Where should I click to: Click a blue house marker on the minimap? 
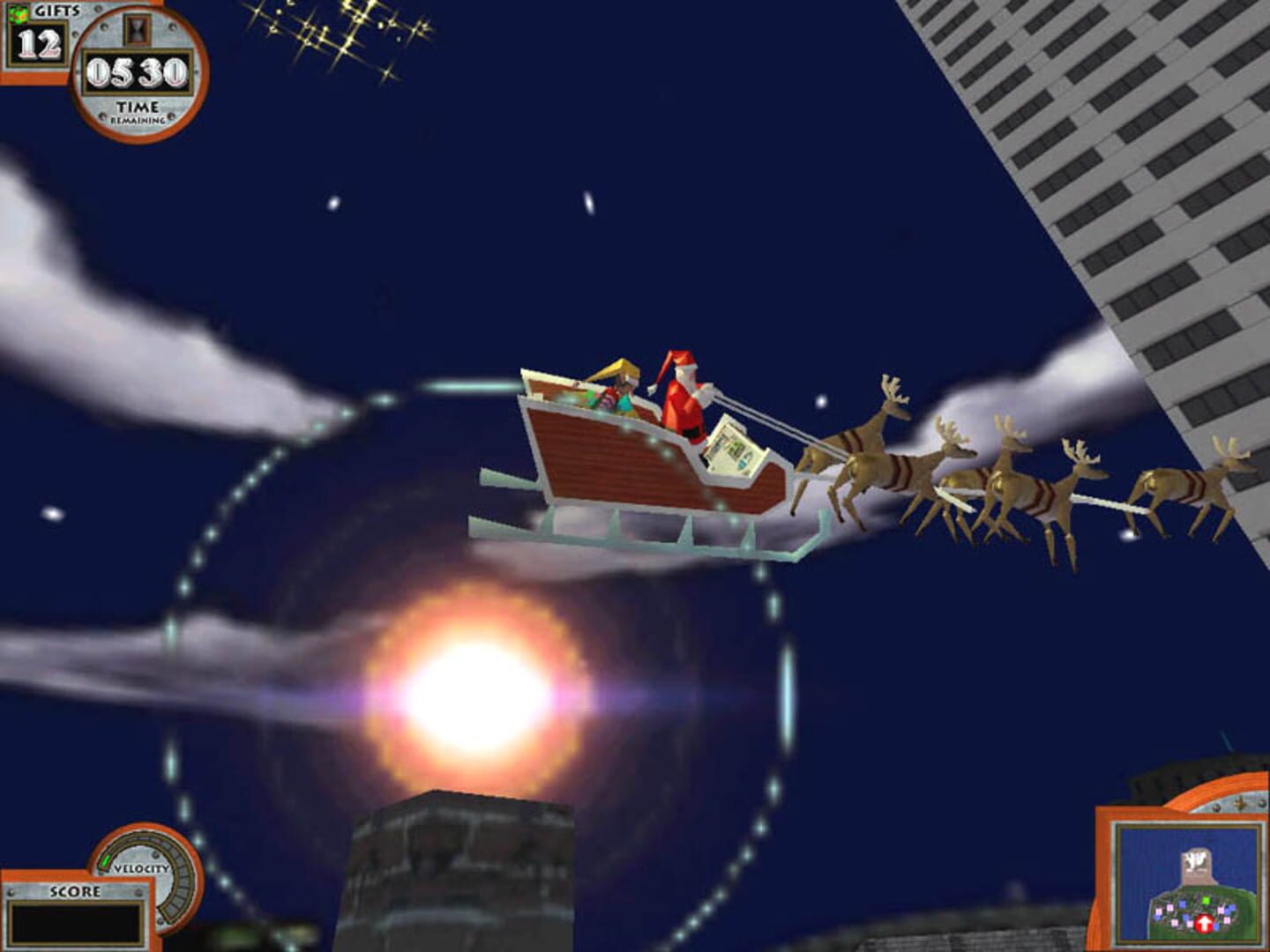[1183, 903]
